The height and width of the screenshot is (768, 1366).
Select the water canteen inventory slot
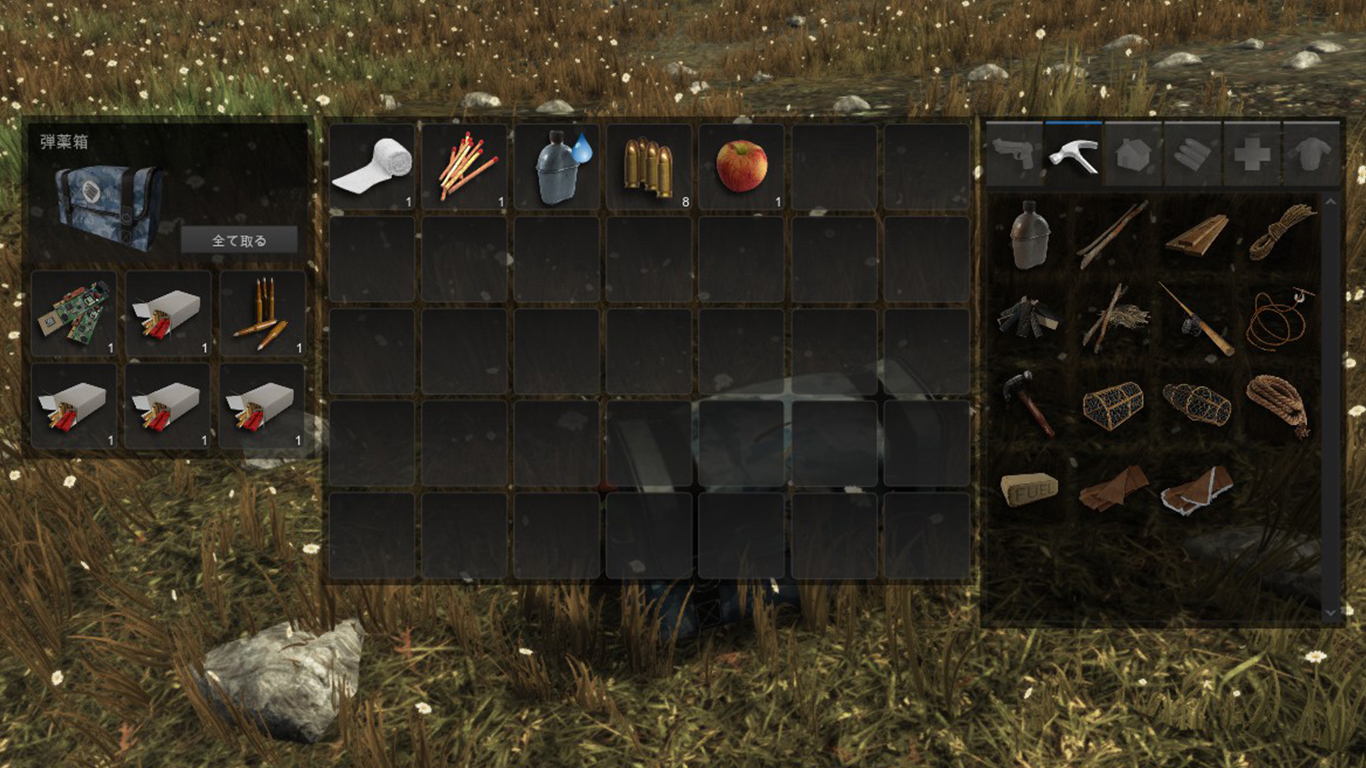click(557, 166)
